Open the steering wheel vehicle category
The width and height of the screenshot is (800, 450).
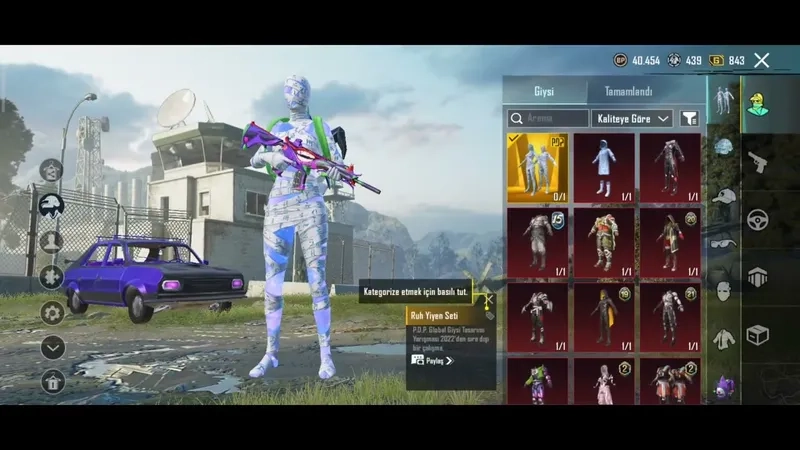(758, 220)
